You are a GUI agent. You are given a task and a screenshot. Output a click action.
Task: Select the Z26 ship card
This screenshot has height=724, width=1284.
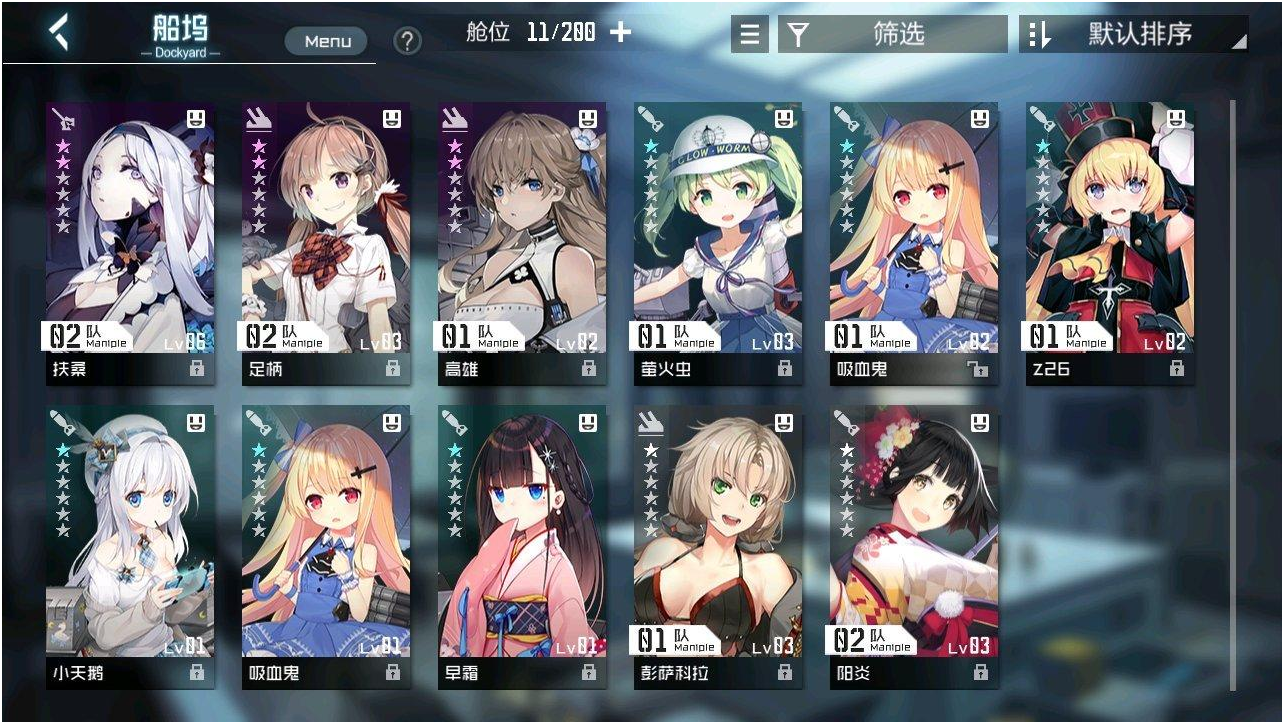click(x=1110, y=240)
